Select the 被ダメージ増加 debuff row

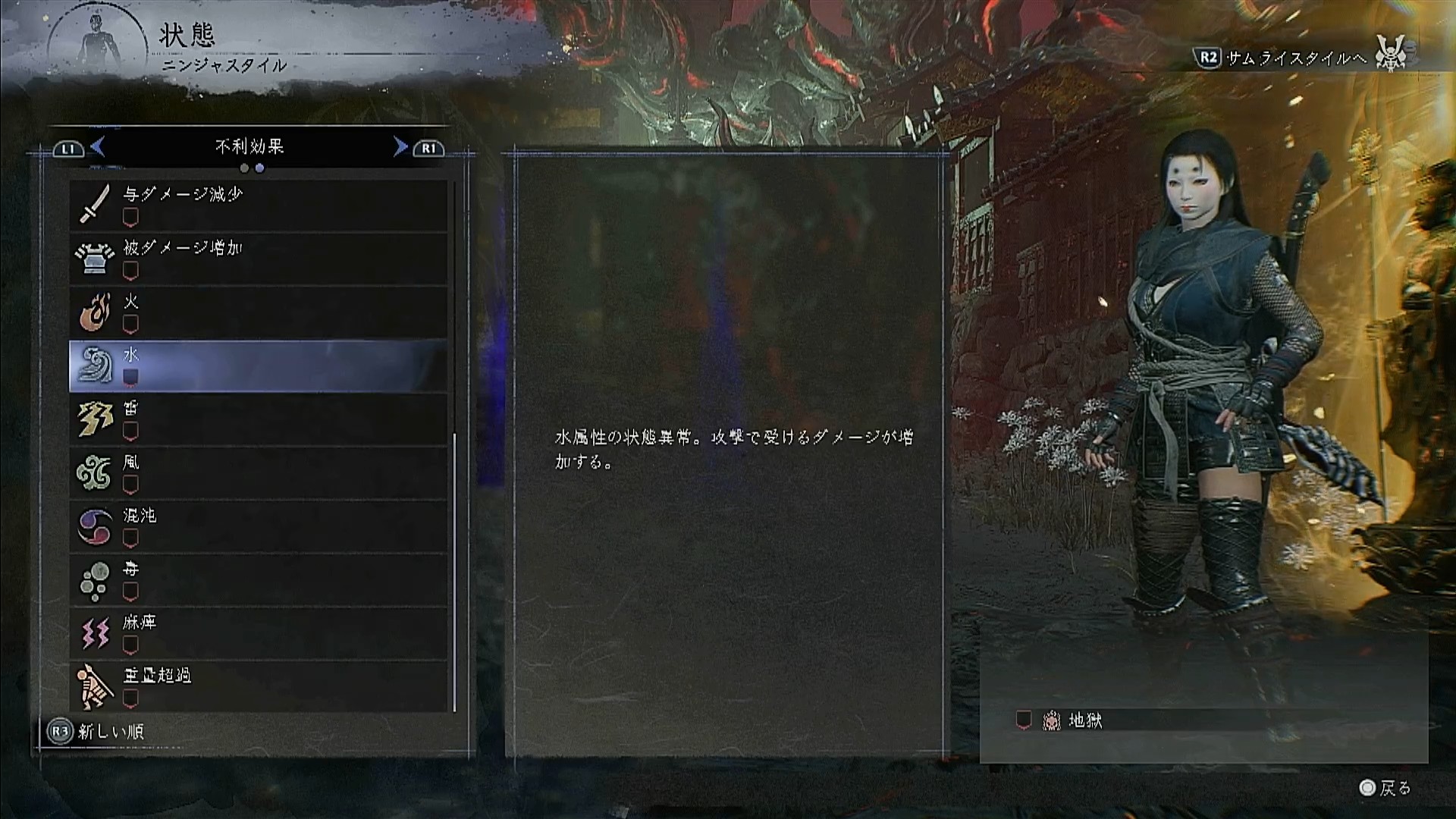(258, 259)
